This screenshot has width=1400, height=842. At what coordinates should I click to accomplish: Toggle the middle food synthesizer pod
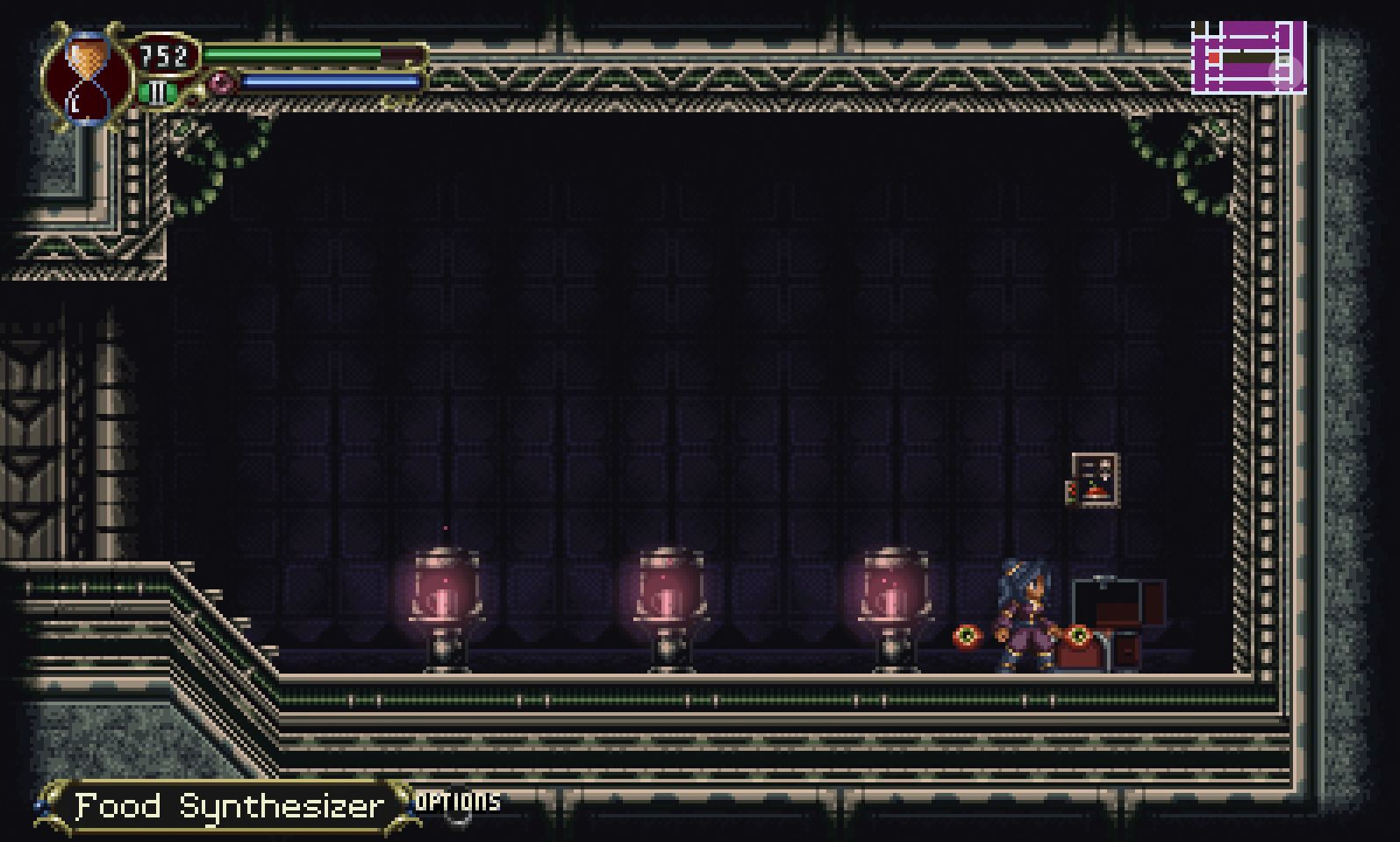668,588
